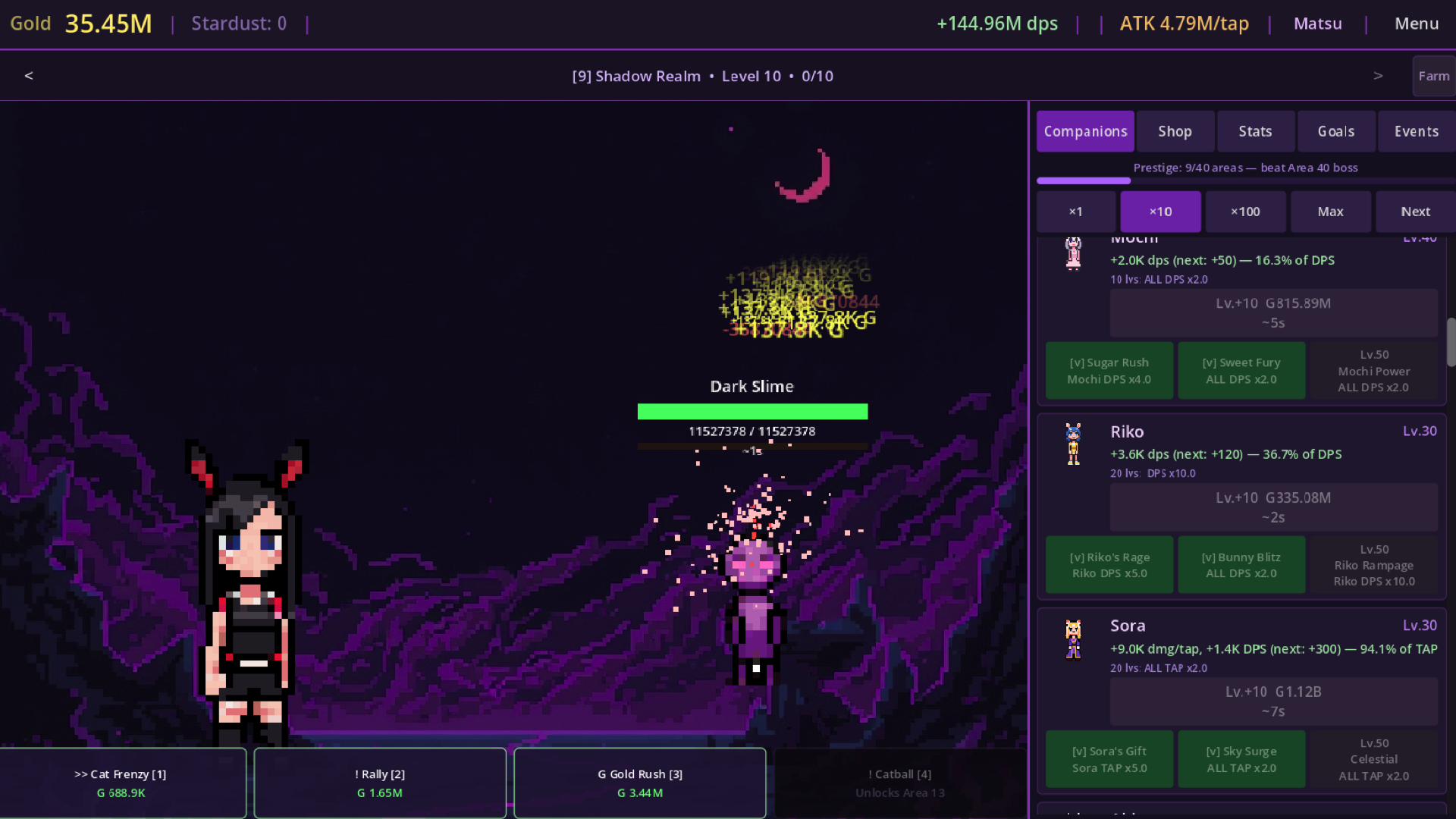Switch to the Shop tab

(1175, 131)
